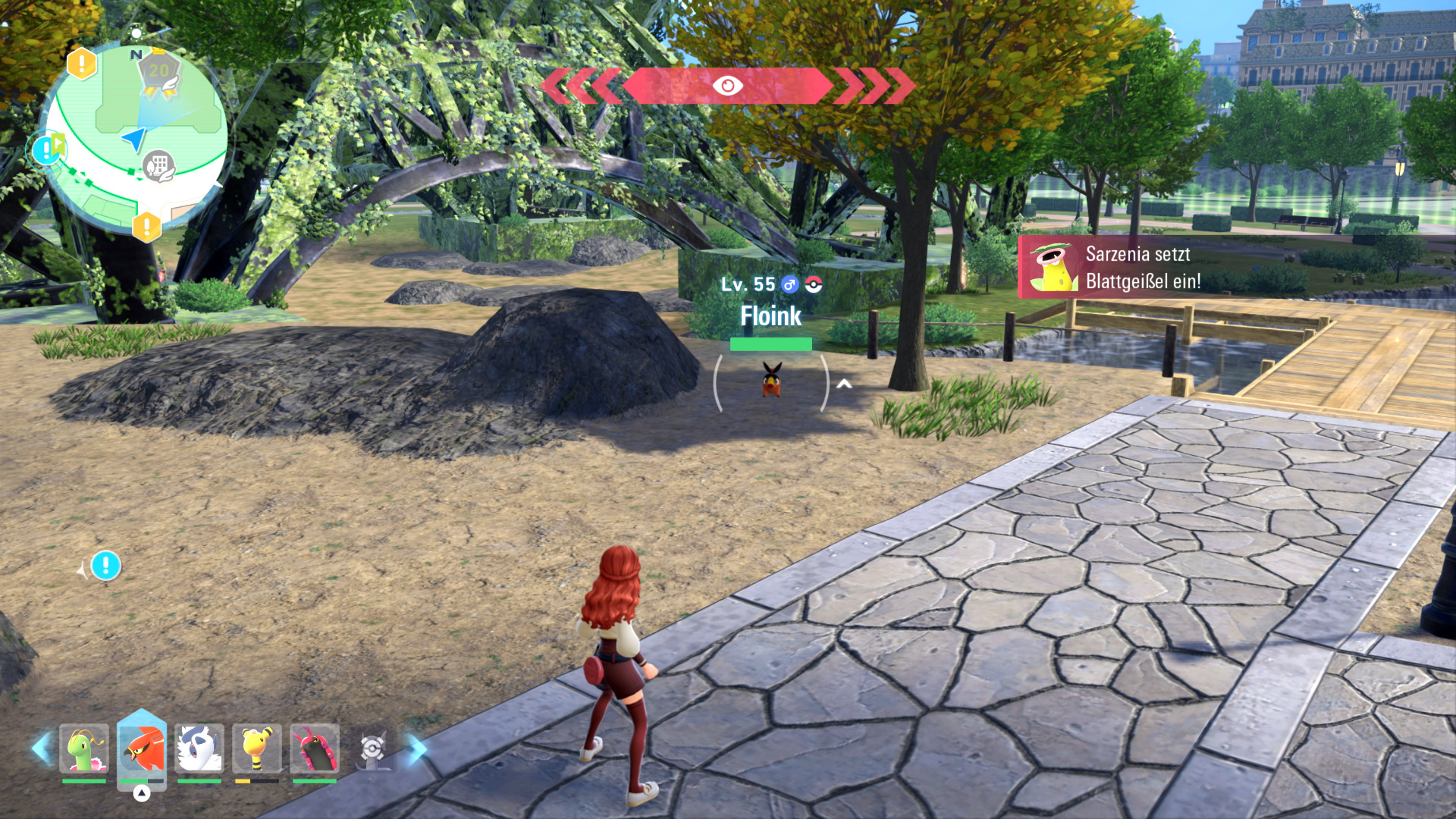
Task: Click the blue exclamation indicator above the party bar
Action: (x=105, y=566)
